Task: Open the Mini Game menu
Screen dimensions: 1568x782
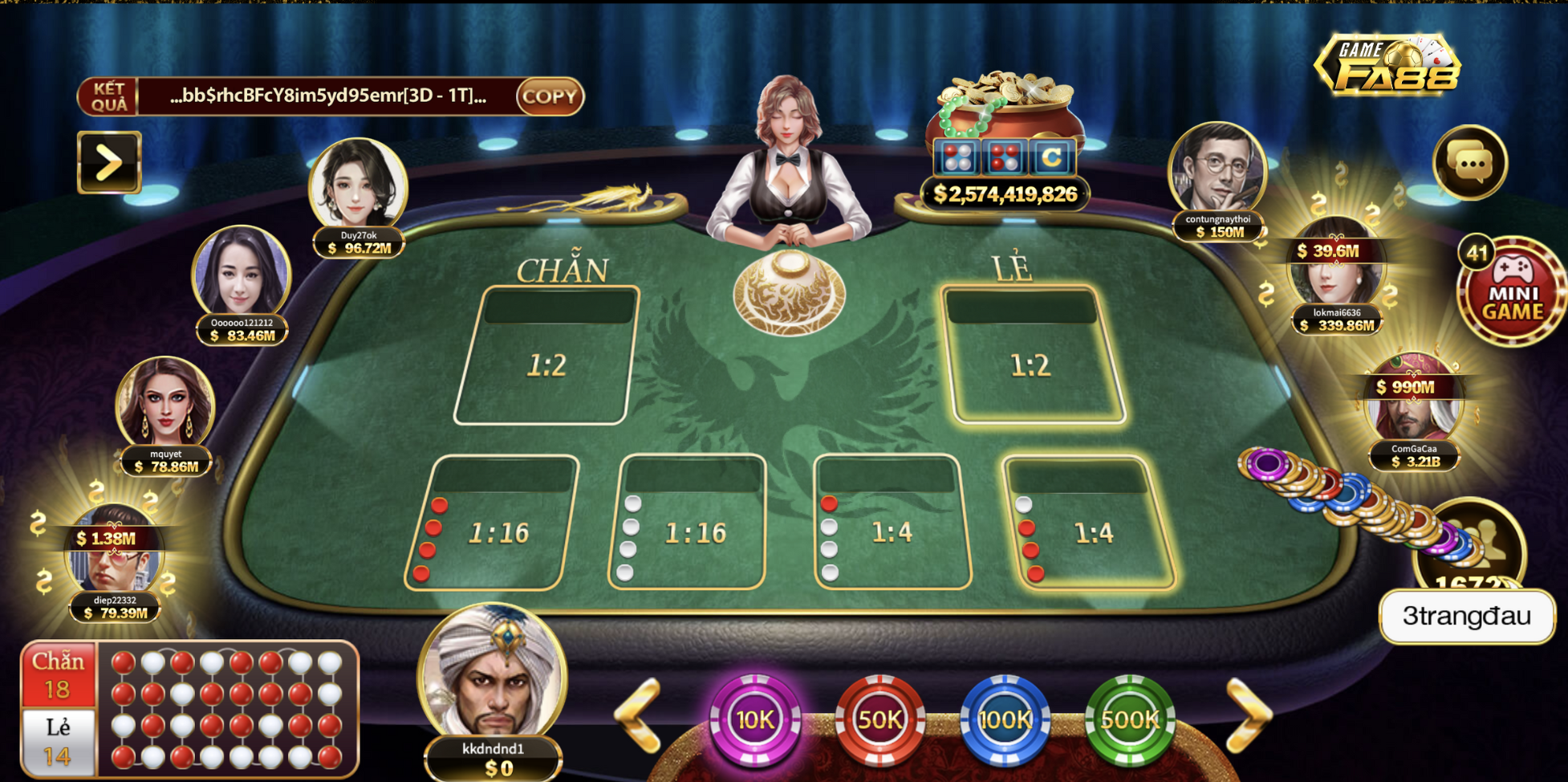Action: pyautogui.click(x=1512, y=293)
